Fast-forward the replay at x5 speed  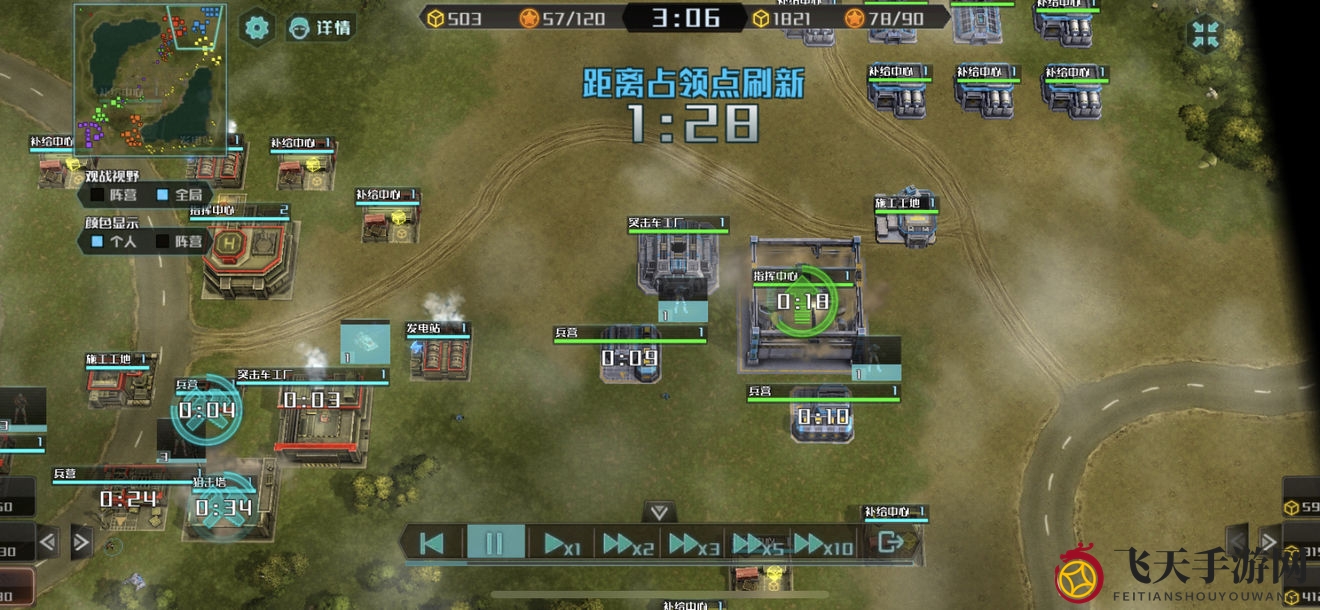click(757, 544)
